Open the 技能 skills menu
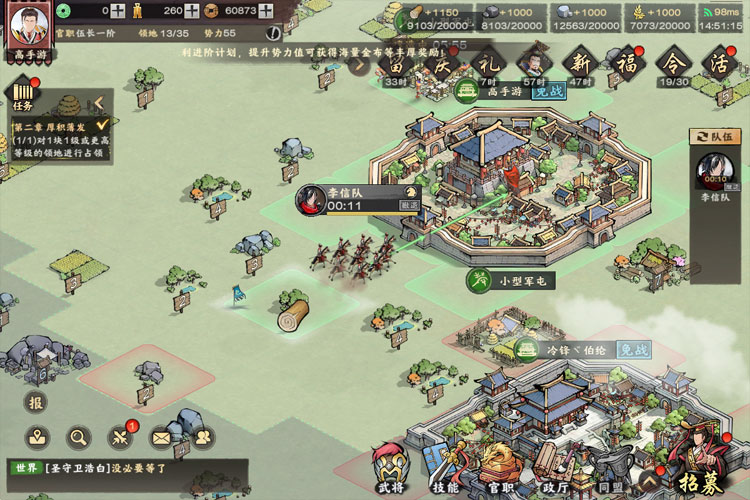750x500 pixels. point(445,472)
